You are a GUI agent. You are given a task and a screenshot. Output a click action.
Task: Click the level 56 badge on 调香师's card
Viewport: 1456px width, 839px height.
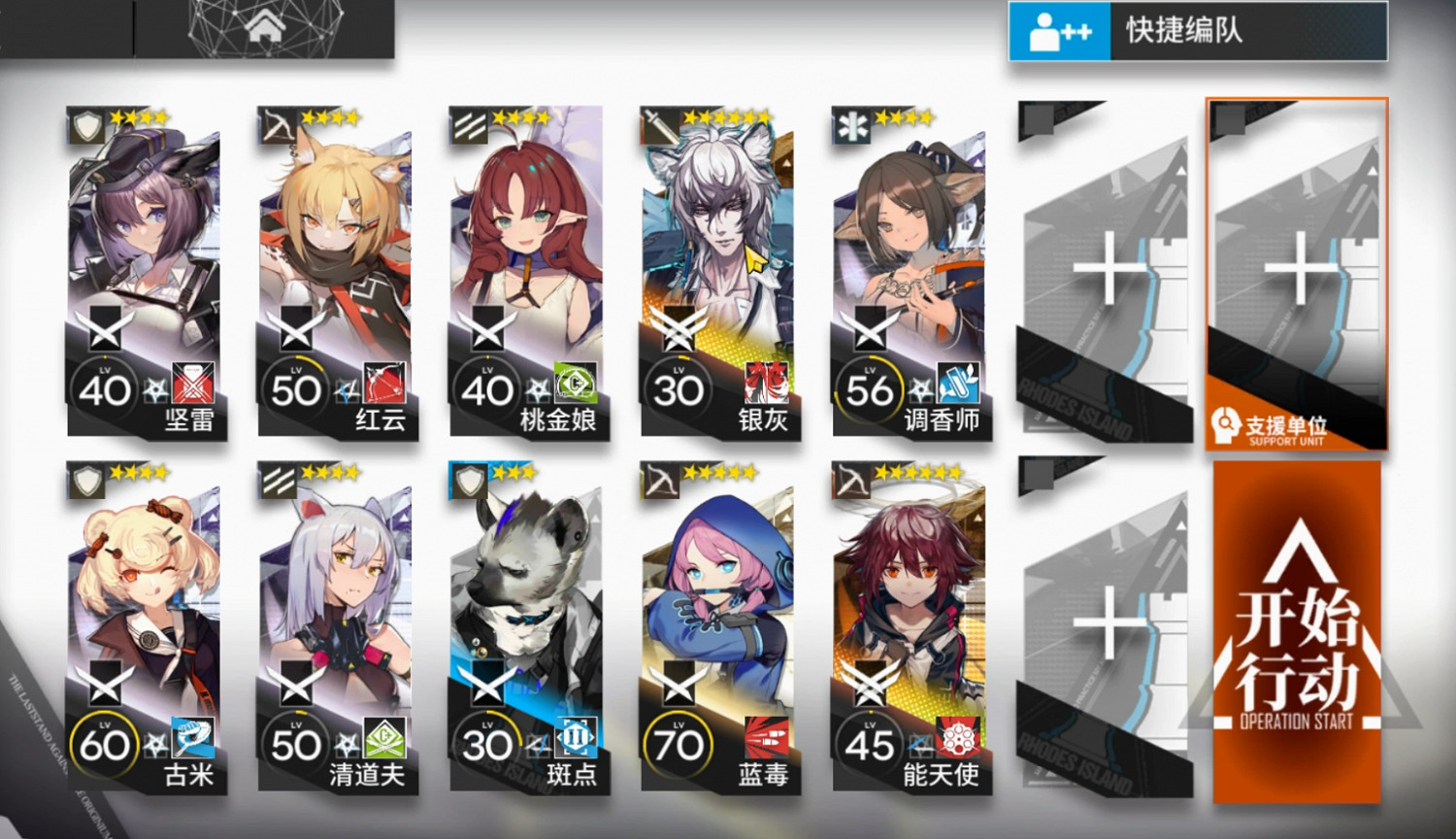[871, 387]
